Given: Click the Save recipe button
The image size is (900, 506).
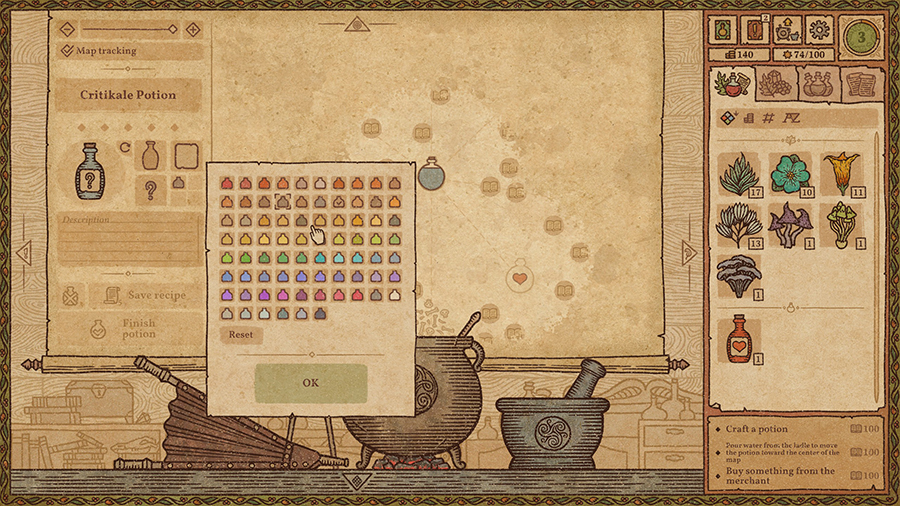Looking at the screenshot, I should pyautogui.click(x=143, y=295).
